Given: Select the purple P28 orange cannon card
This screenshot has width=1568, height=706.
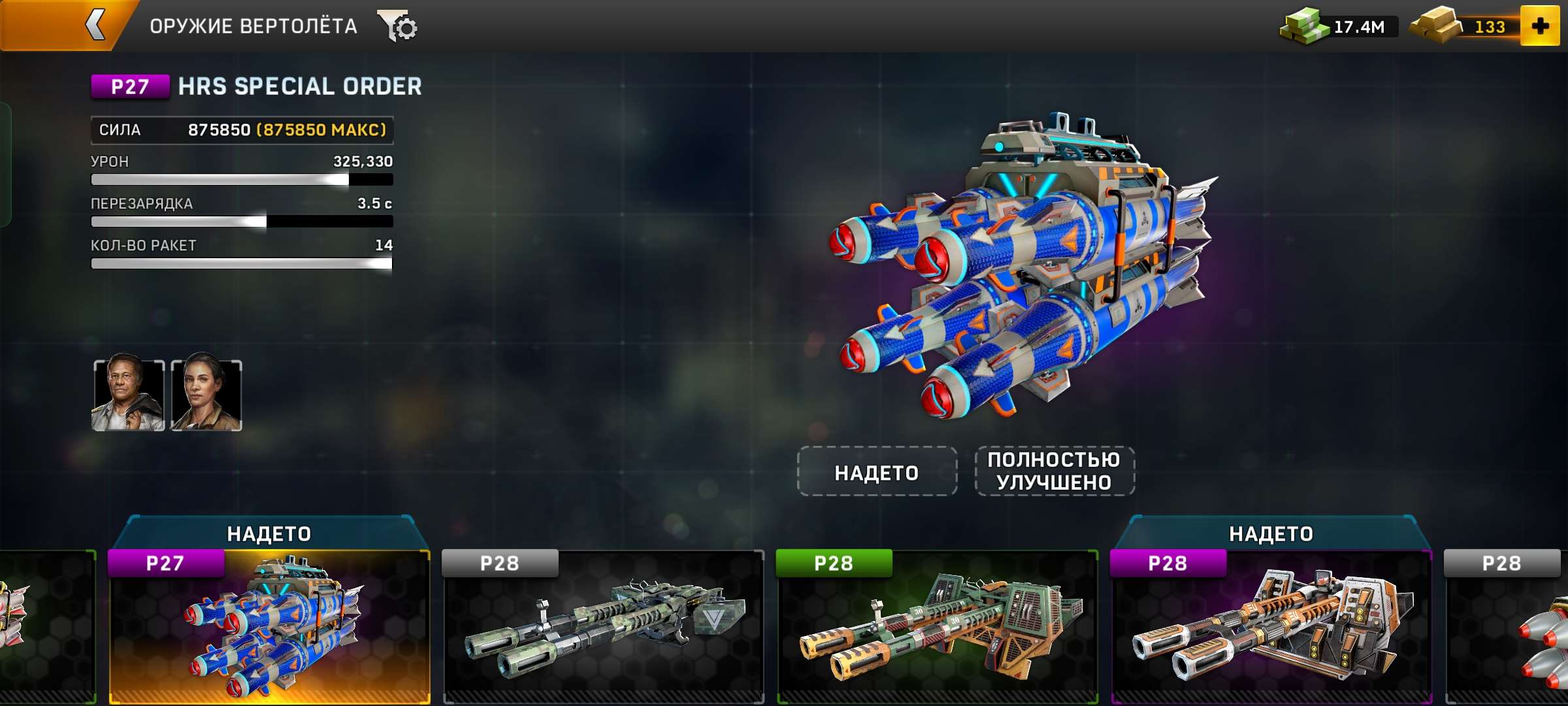Looking at the screenshot, I should point(1271,628).
